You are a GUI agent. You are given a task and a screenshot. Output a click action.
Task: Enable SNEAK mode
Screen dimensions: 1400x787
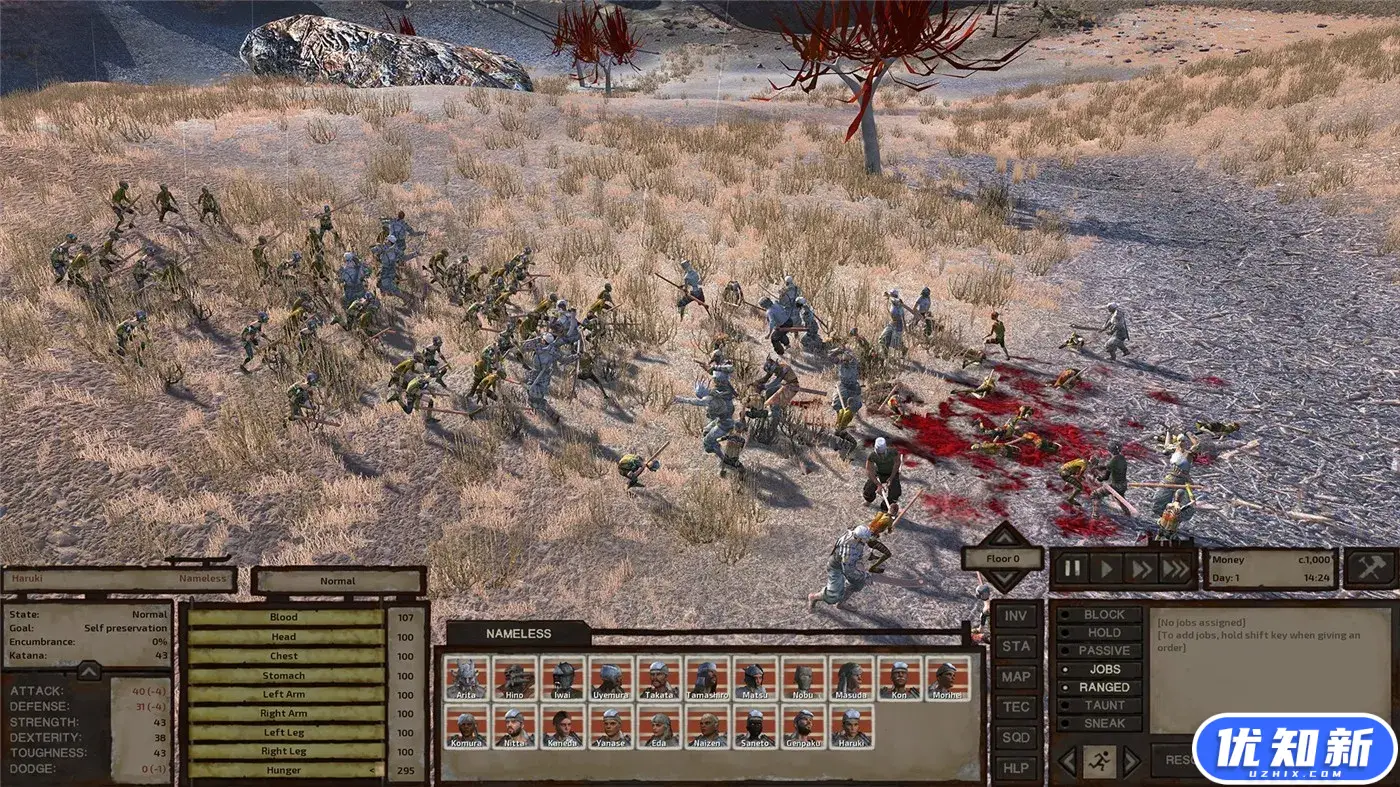coord(1100,723)
